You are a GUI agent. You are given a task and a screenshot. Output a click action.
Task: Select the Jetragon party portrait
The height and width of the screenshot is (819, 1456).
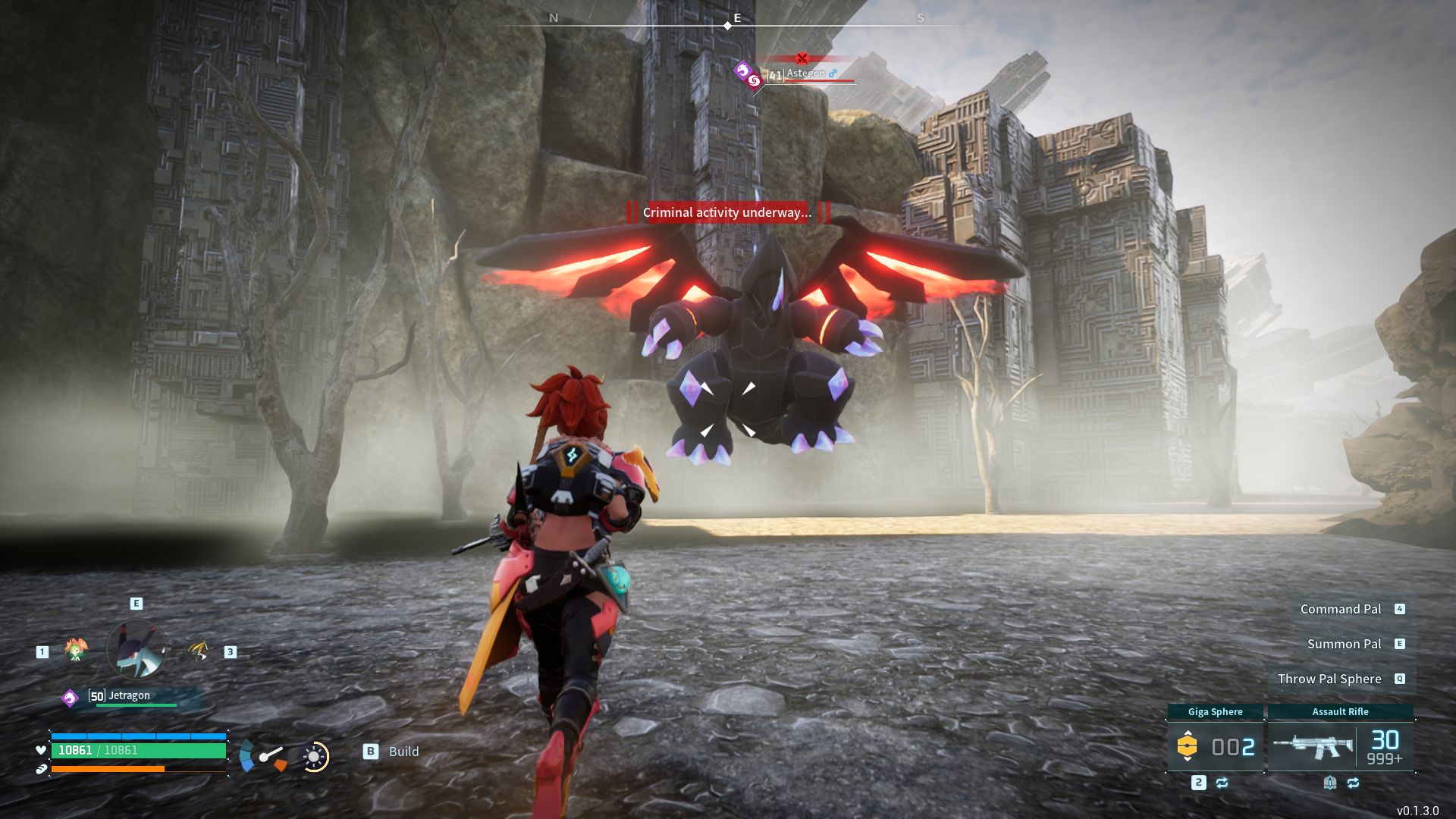[x=137, y=649]
